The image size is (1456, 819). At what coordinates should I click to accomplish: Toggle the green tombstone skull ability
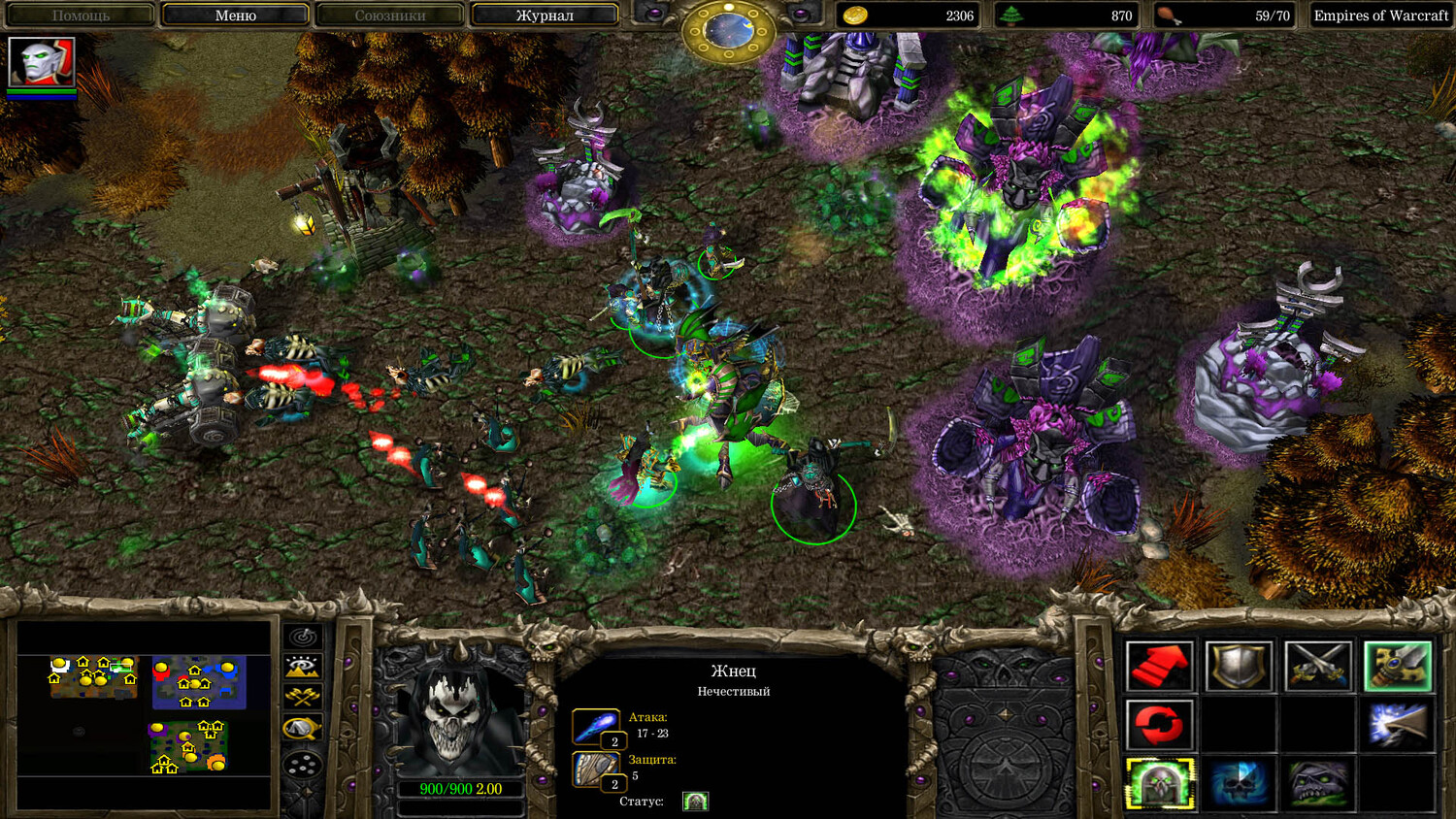tap(1159, 783)
